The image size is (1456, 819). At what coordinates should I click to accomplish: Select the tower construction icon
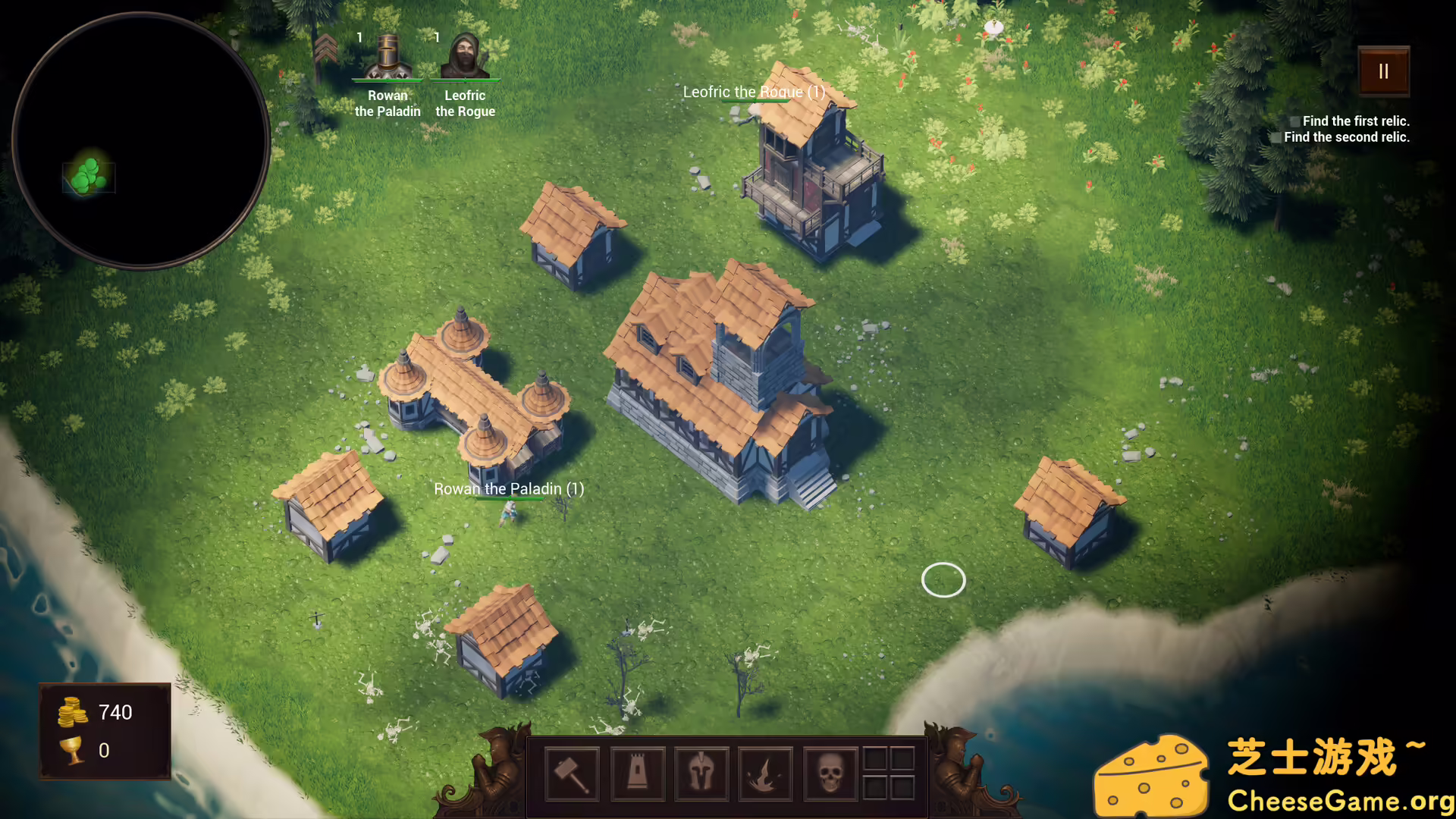click(638, 773)
